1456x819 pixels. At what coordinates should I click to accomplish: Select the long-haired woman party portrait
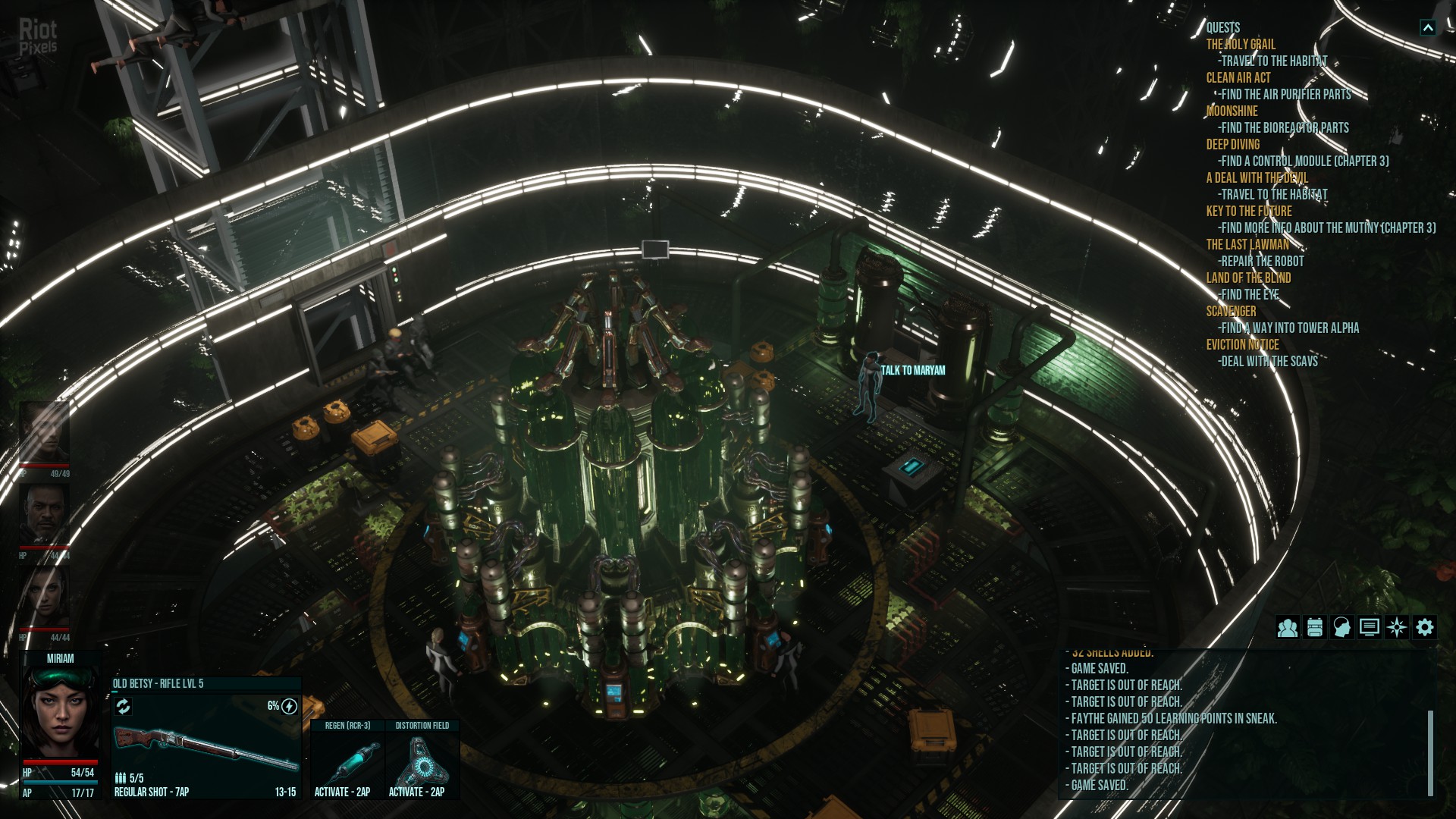(x=44, y=597)
